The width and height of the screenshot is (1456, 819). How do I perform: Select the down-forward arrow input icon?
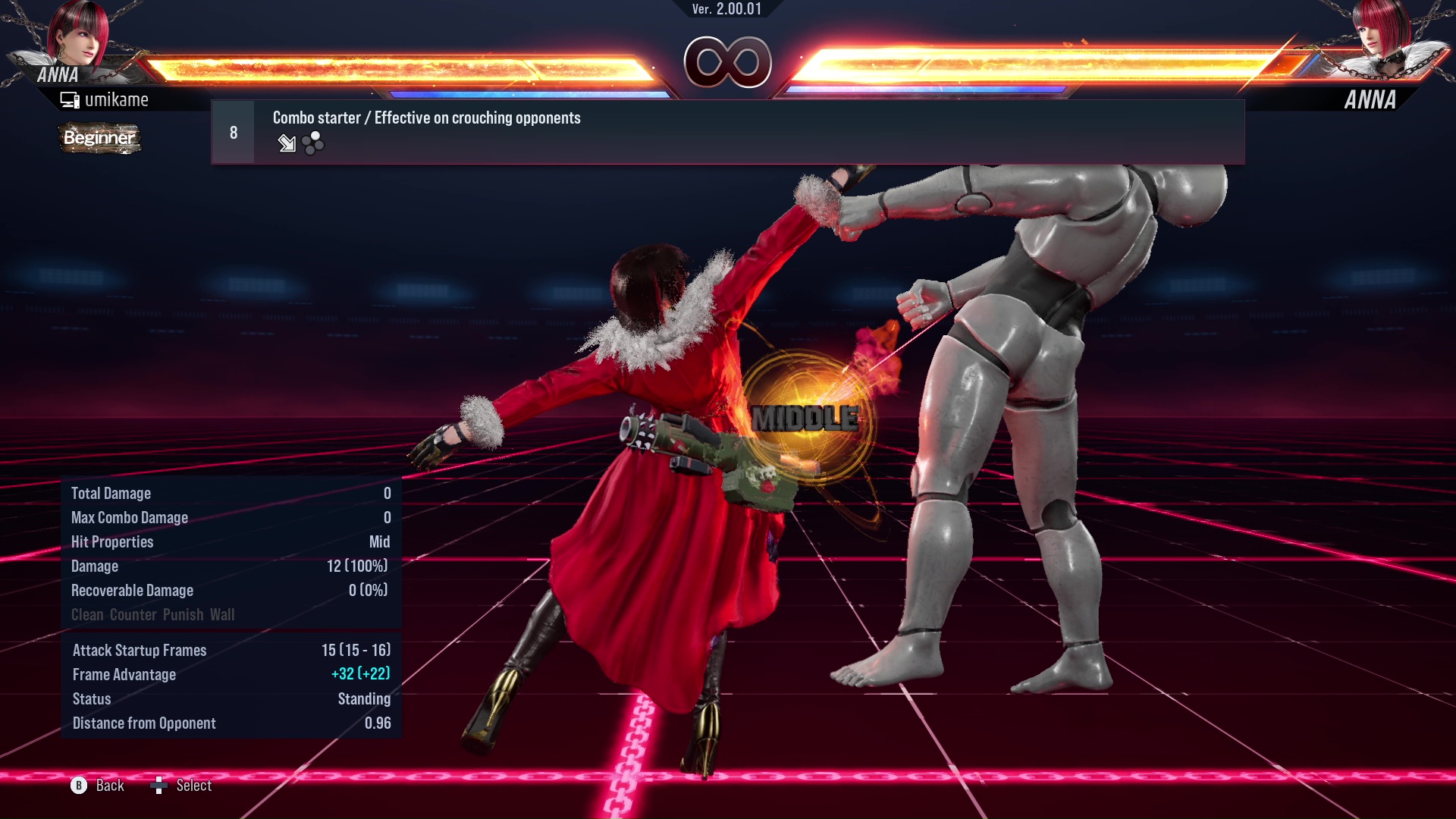point(287,144)
